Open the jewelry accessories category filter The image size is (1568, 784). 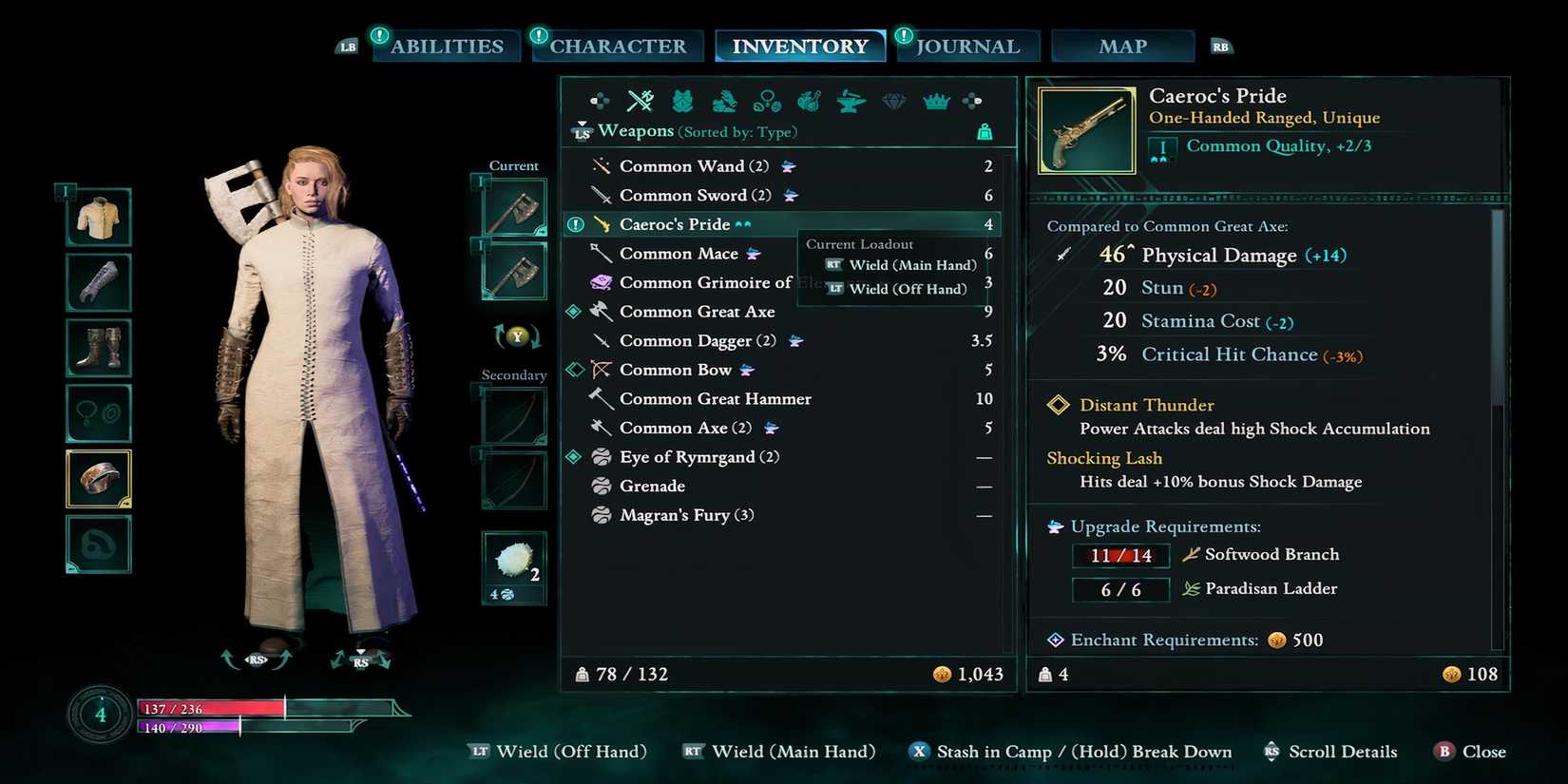[766, 100]
